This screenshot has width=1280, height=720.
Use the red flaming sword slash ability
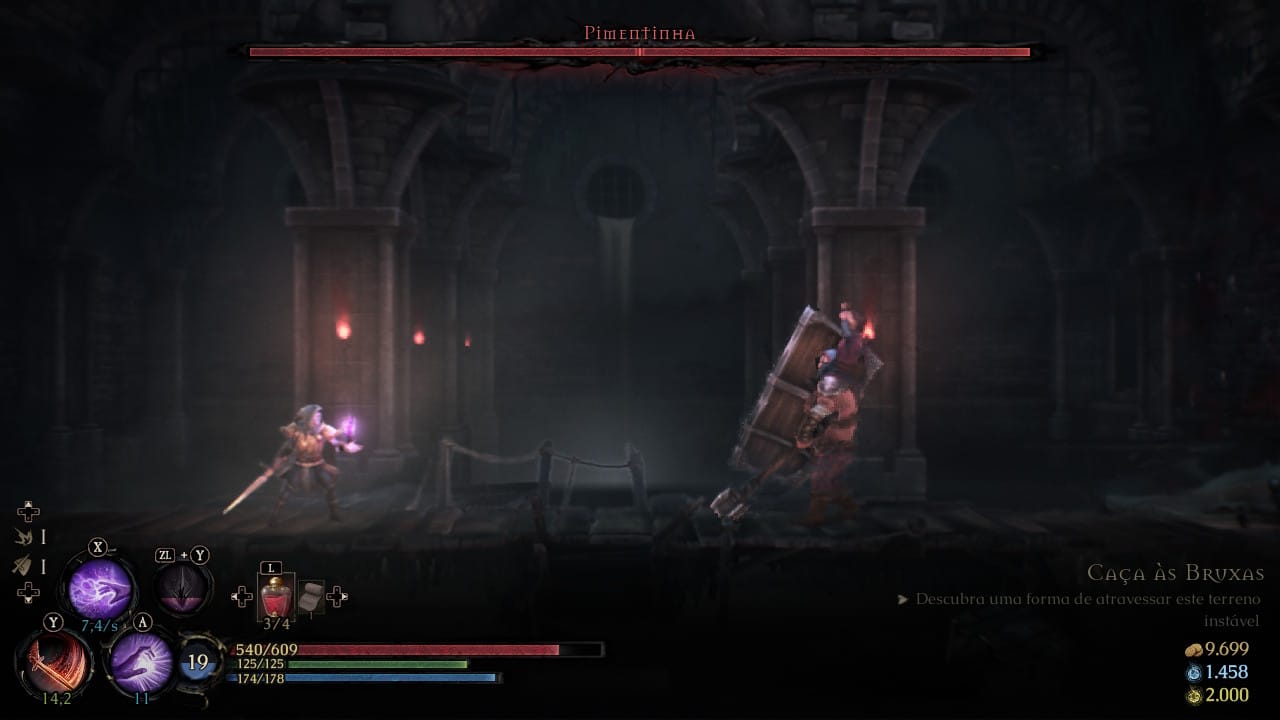click(53, 663)
